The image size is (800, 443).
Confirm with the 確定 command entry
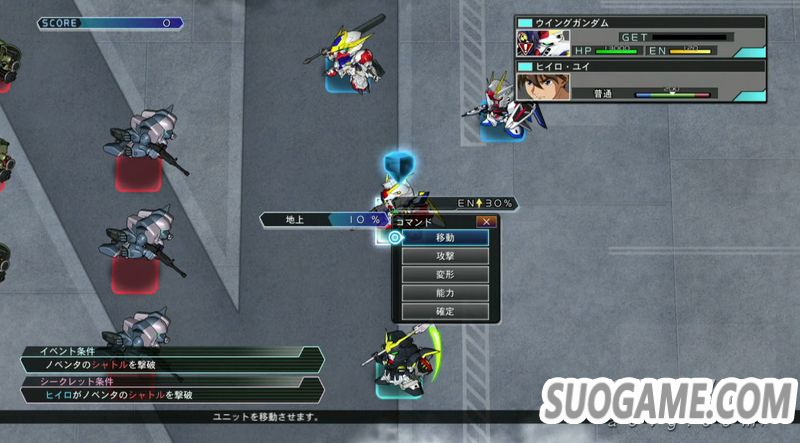click(x=445, y=312)
